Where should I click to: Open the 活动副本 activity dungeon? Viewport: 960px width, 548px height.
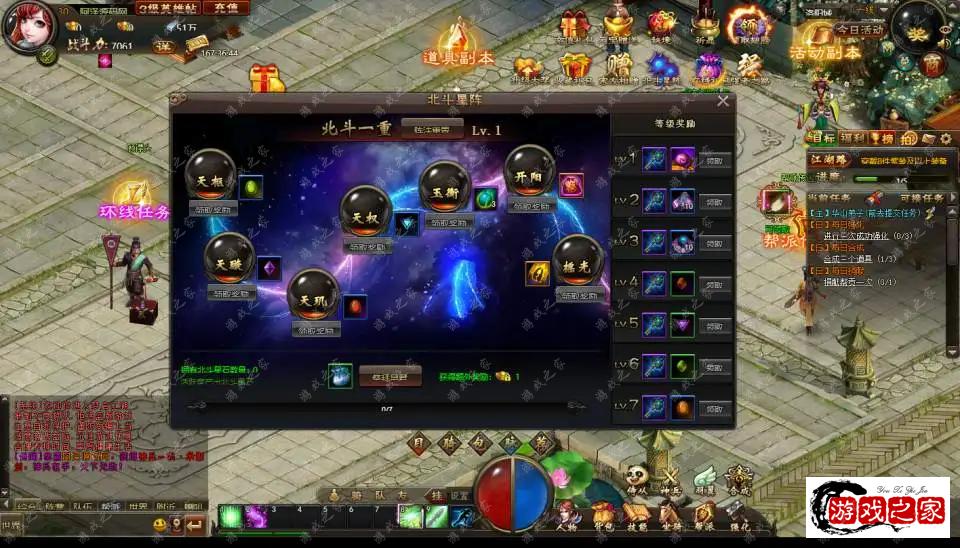click(824, 52)
